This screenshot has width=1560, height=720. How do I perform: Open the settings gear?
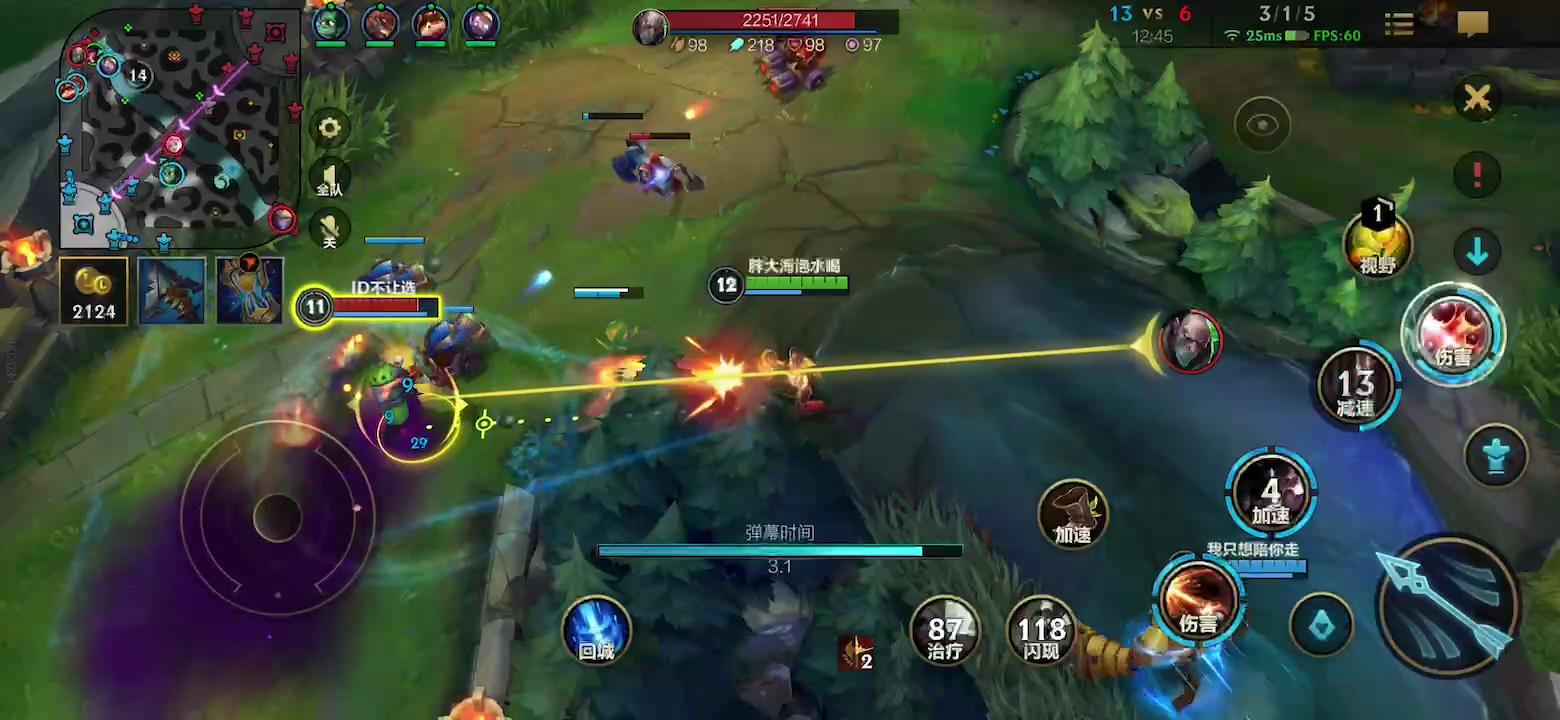pos(329,128)
